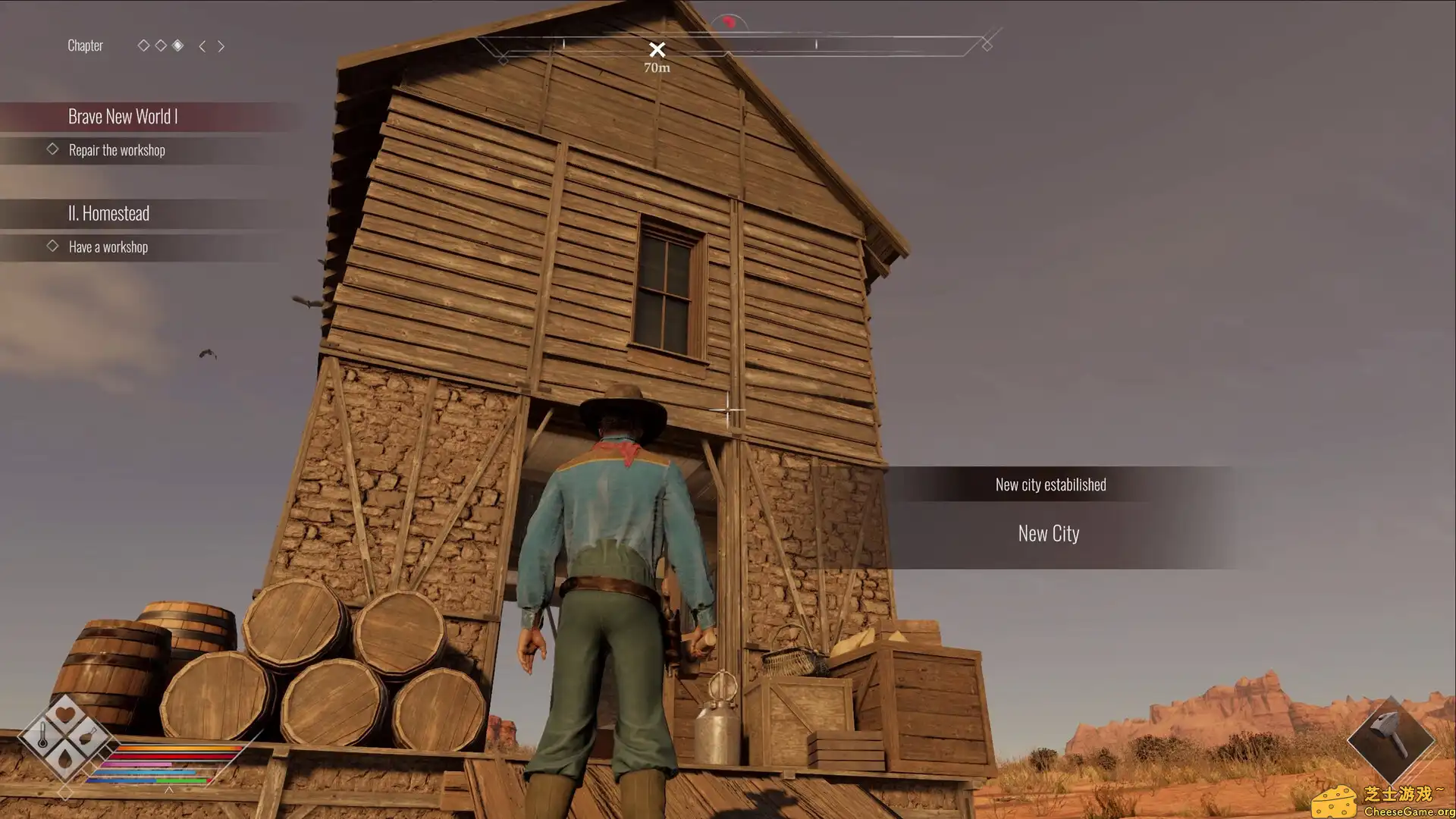Click the New city estabilished banner

[1050, 484]
